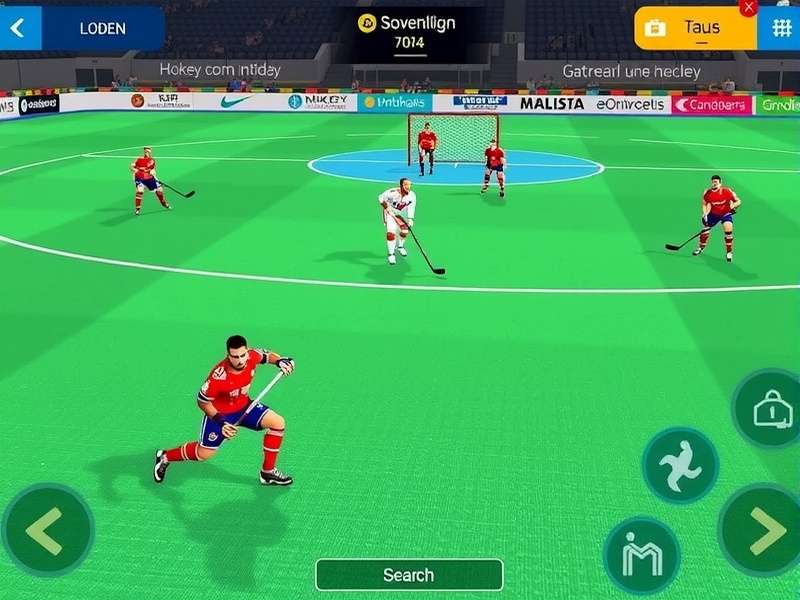Open the yellow Taus button
This screenshot has height=600, width=800.
tap(695, 28)
